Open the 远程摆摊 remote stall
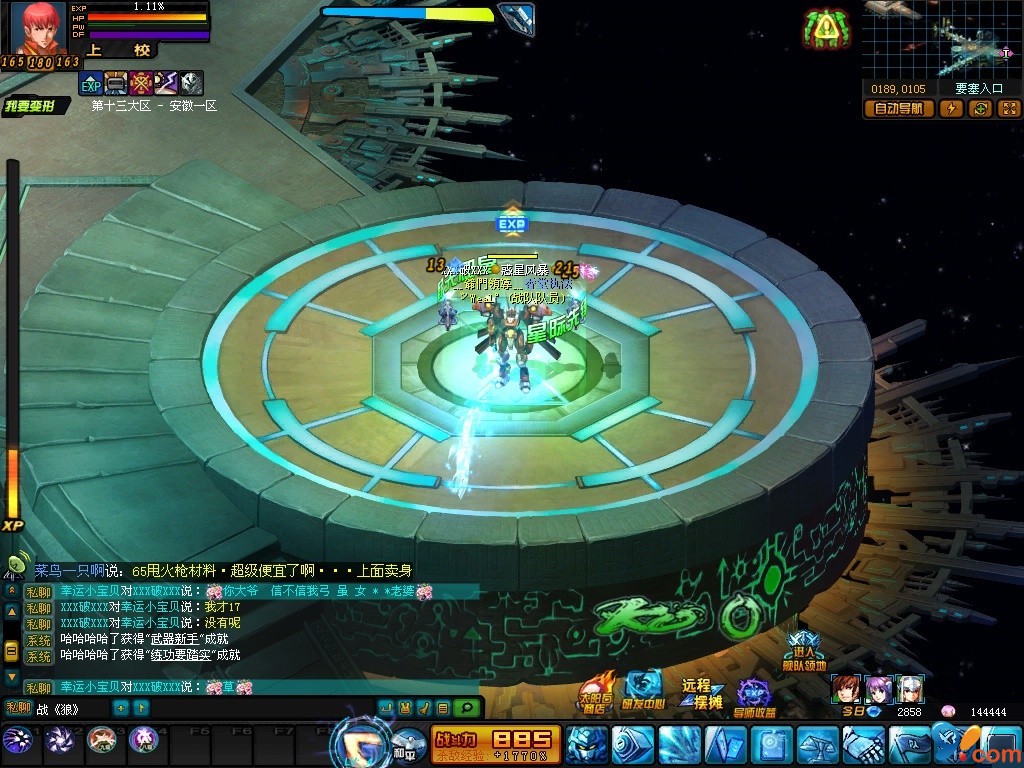1024x768 pixels. pos(702,693)
